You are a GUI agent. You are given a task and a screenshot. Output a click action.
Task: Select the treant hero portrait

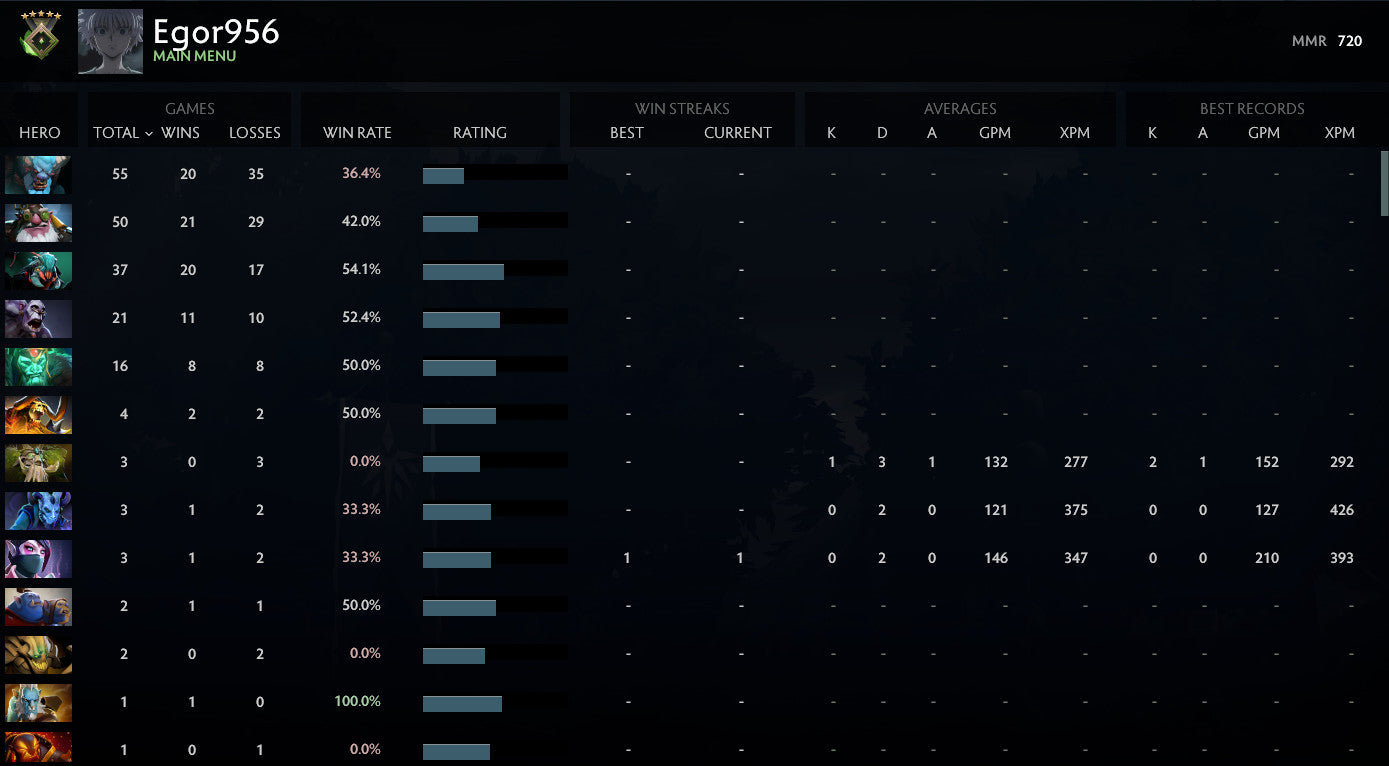(38, 462)
